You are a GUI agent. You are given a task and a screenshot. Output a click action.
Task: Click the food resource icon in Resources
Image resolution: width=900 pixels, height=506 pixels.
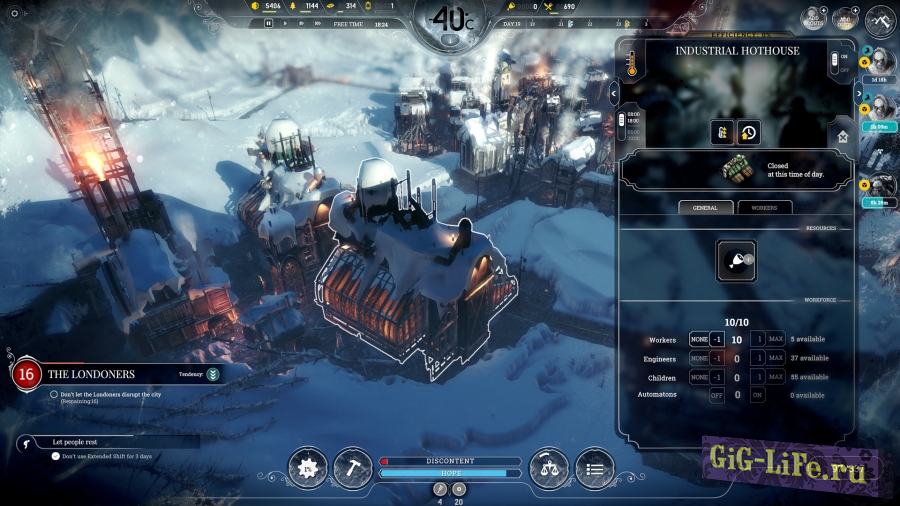click(x=736, y=260)
